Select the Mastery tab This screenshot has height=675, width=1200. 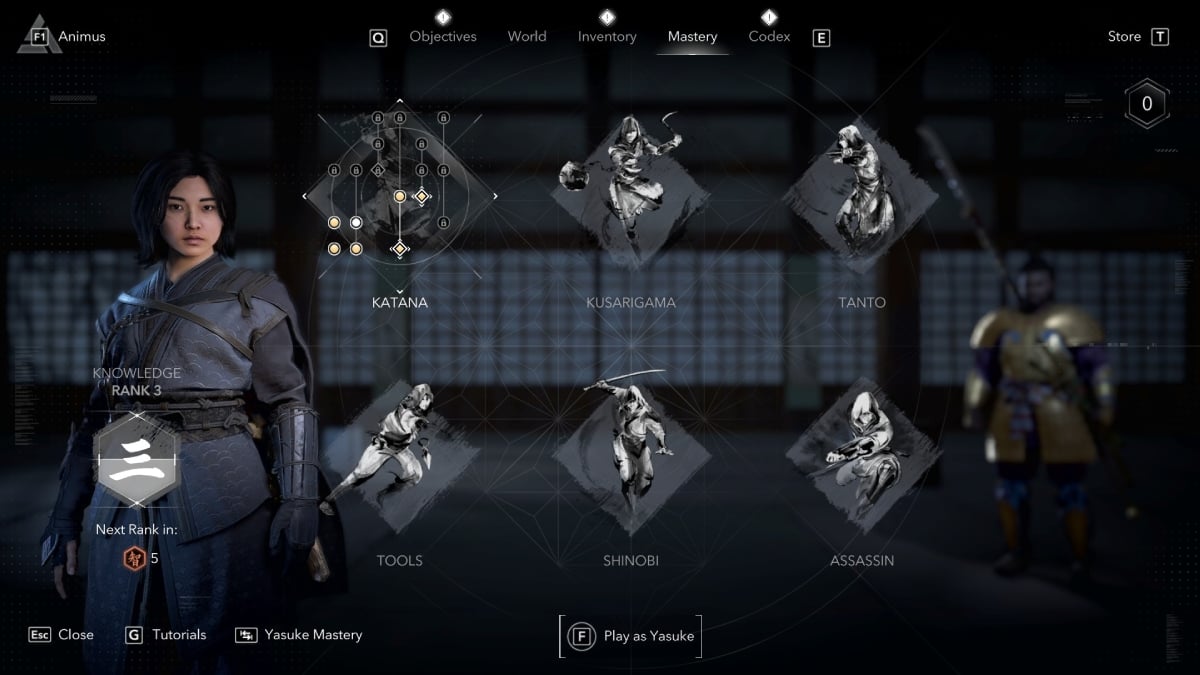692,37
